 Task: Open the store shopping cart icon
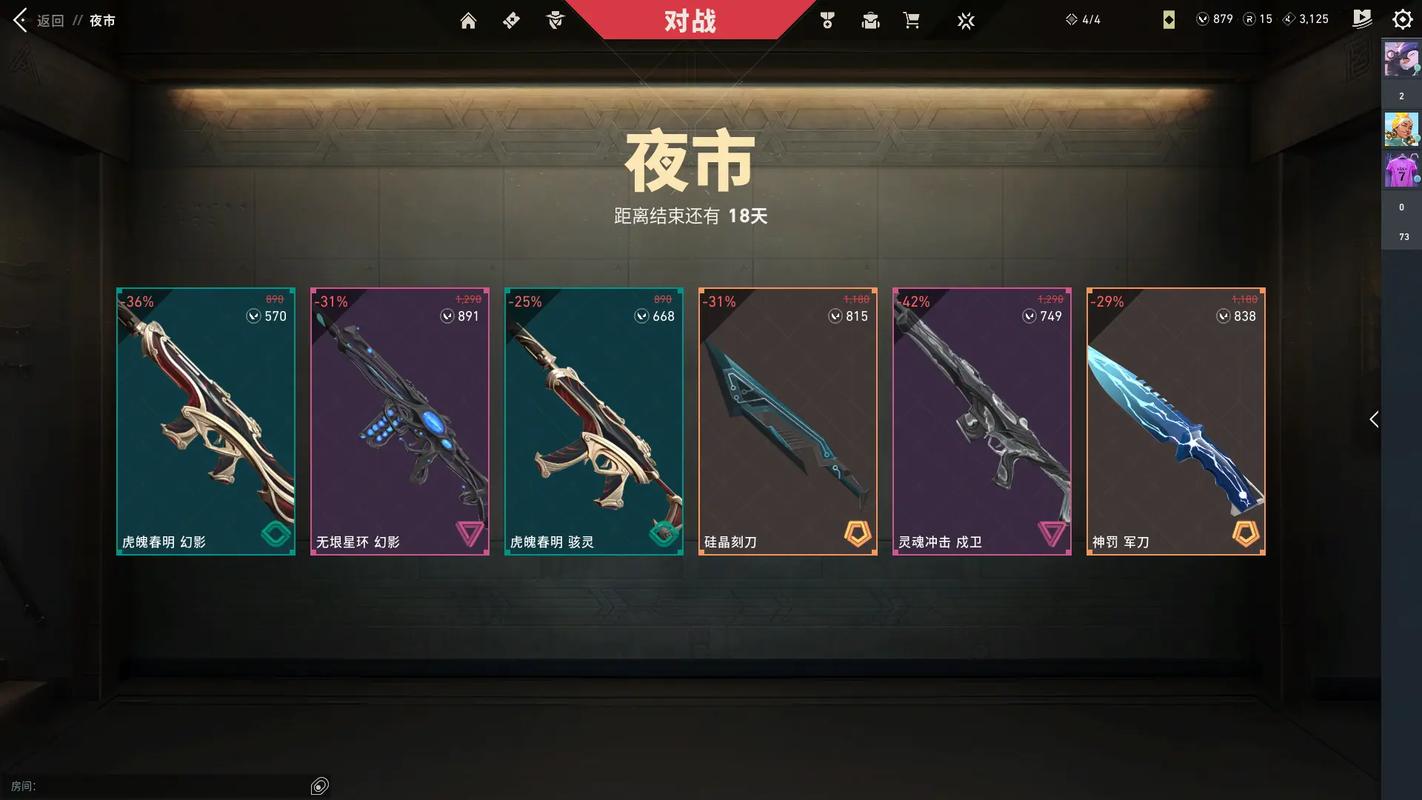pyautogui.click(x=911, y=20)
